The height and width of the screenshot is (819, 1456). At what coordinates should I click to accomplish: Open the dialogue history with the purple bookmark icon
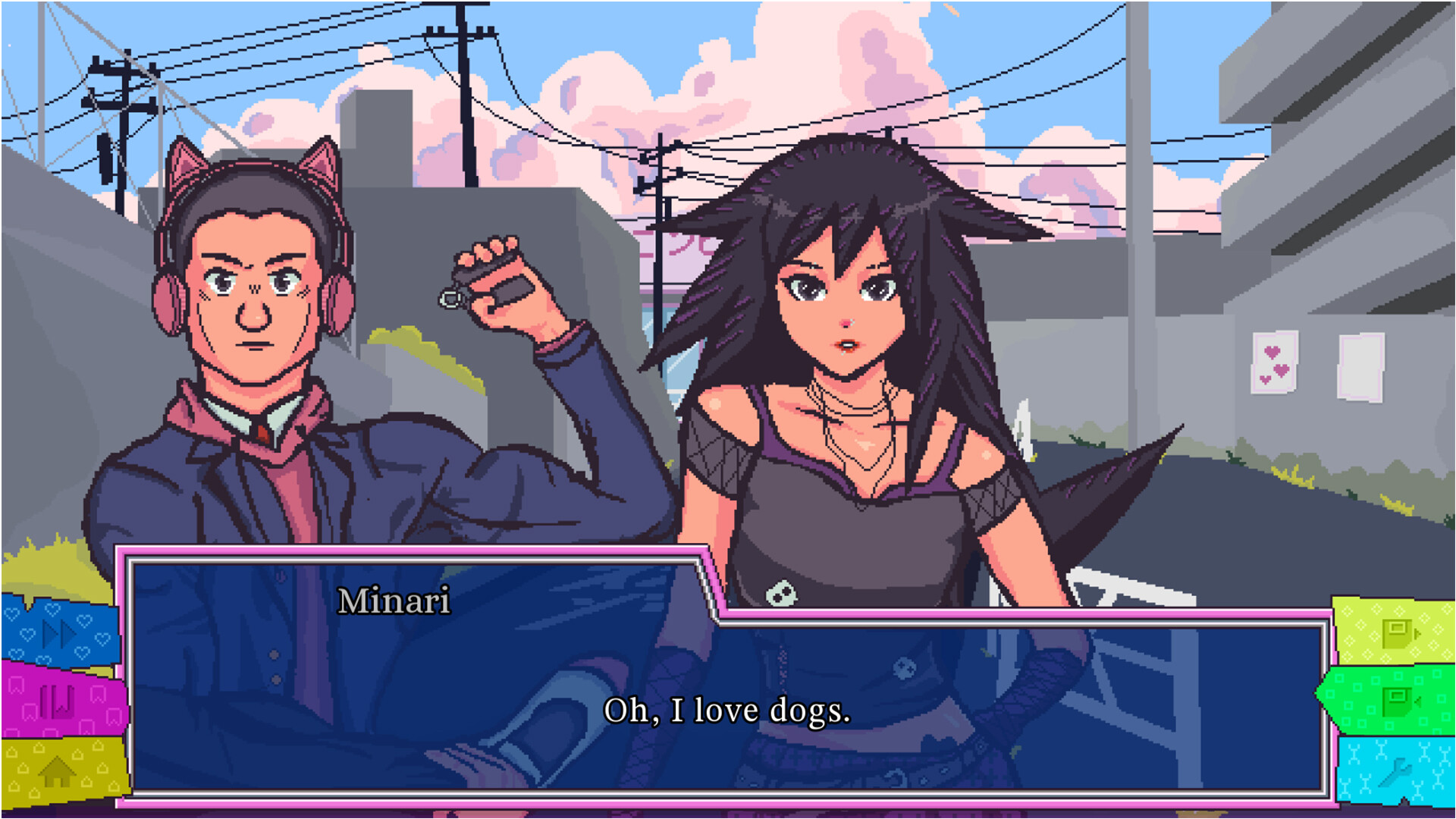[57, 701]
